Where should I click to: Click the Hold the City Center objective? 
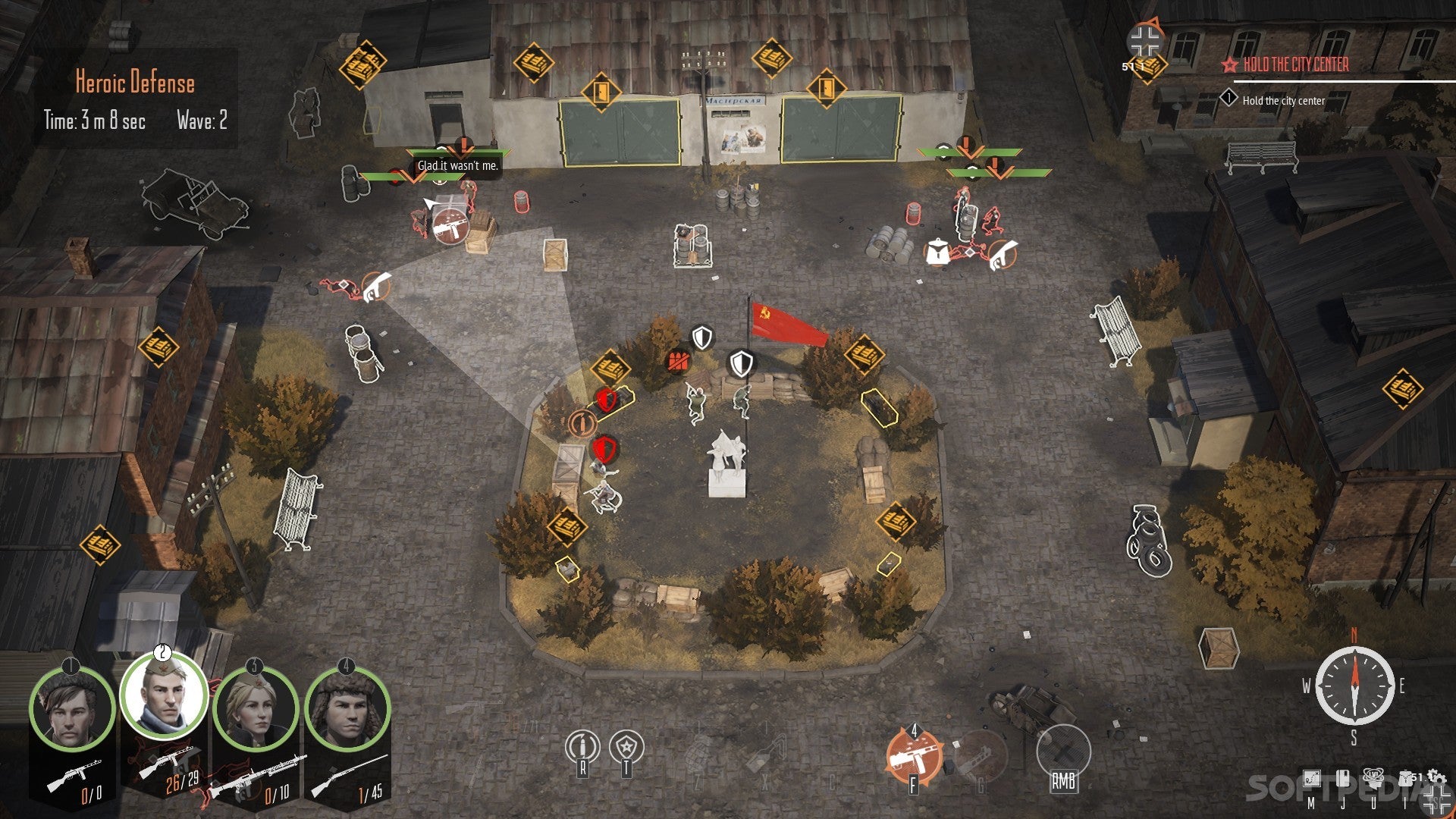pyautogui.click(x=1295, y=65)
